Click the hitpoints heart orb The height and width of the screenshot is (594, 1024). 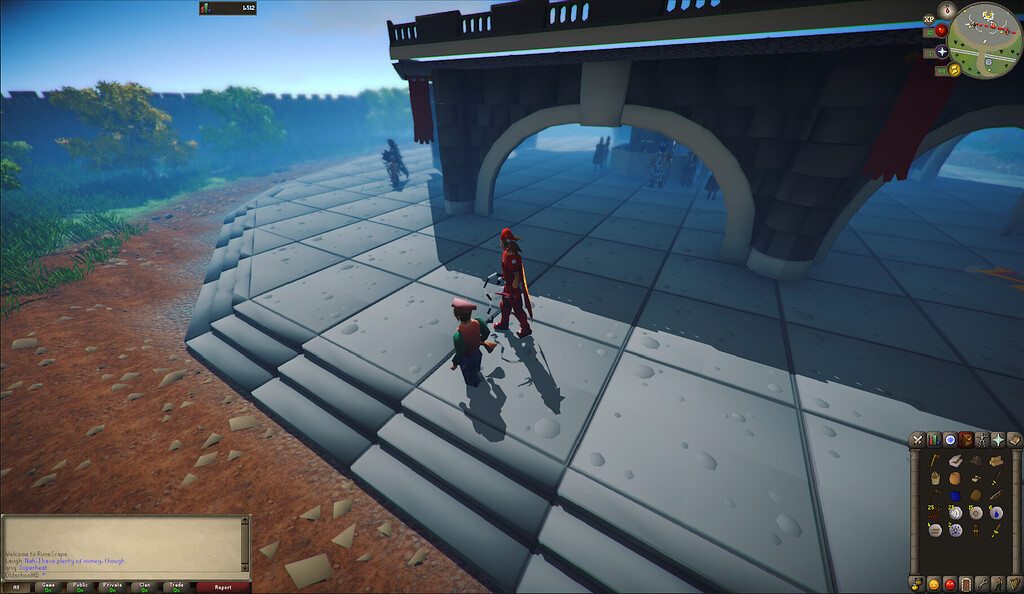point(940,32)
